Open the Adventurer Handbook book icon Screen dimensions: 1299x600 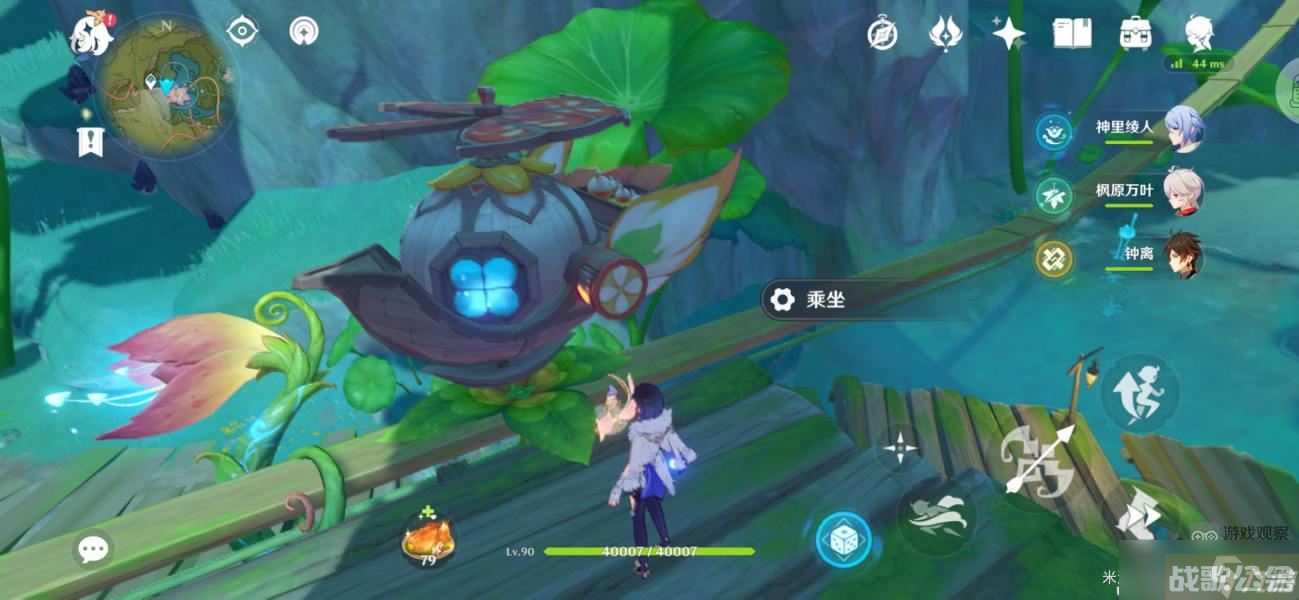tap(1071, 34)
